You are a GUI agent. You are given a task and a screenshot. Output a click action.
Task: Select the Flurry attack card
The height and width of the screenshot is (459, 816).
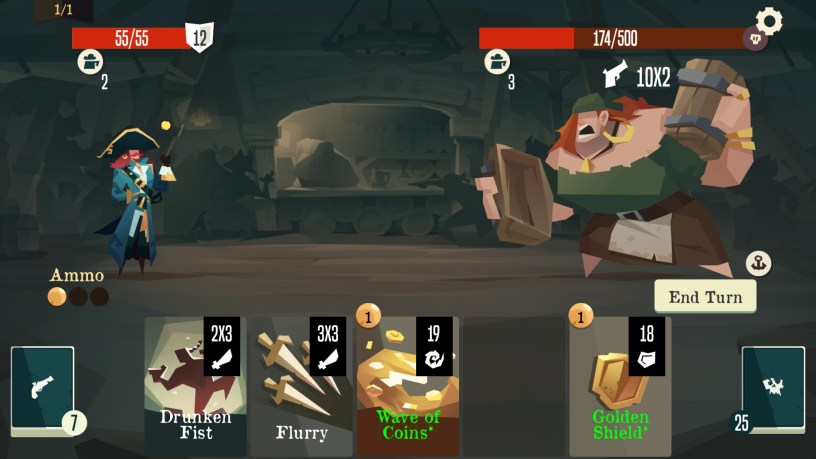click(x=301, y=386)
